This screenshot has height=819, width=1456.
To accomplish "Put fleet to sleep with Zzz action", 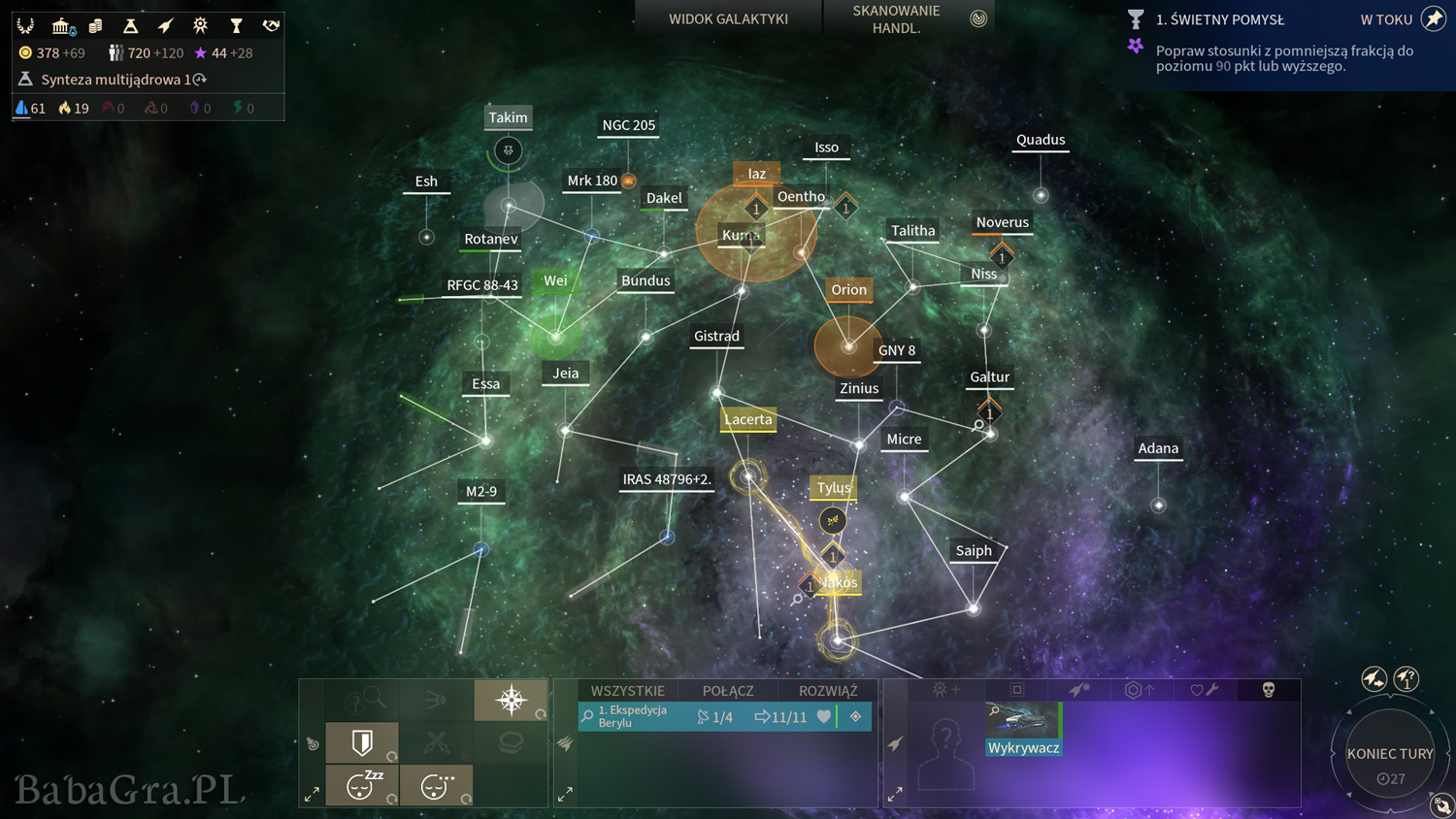I will [362, 785].
